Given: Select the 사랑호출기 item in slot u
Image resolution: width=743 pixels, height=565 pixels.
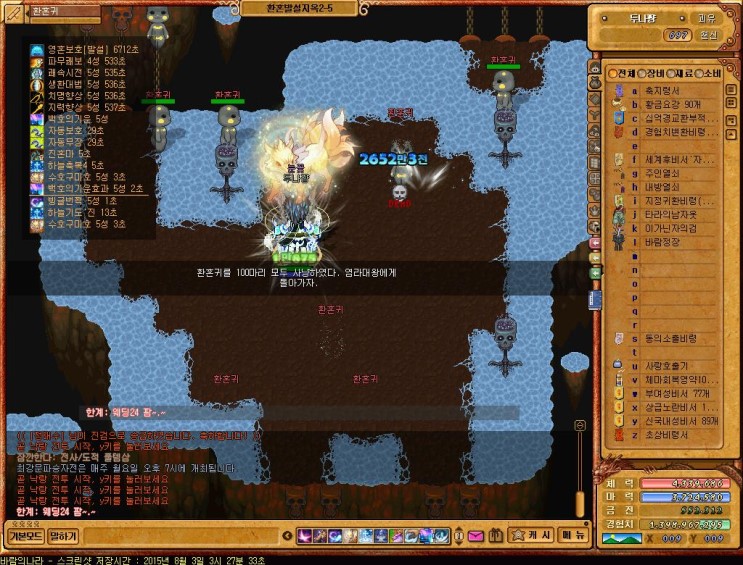Looking at the screenshot, I should pos(667,366).
